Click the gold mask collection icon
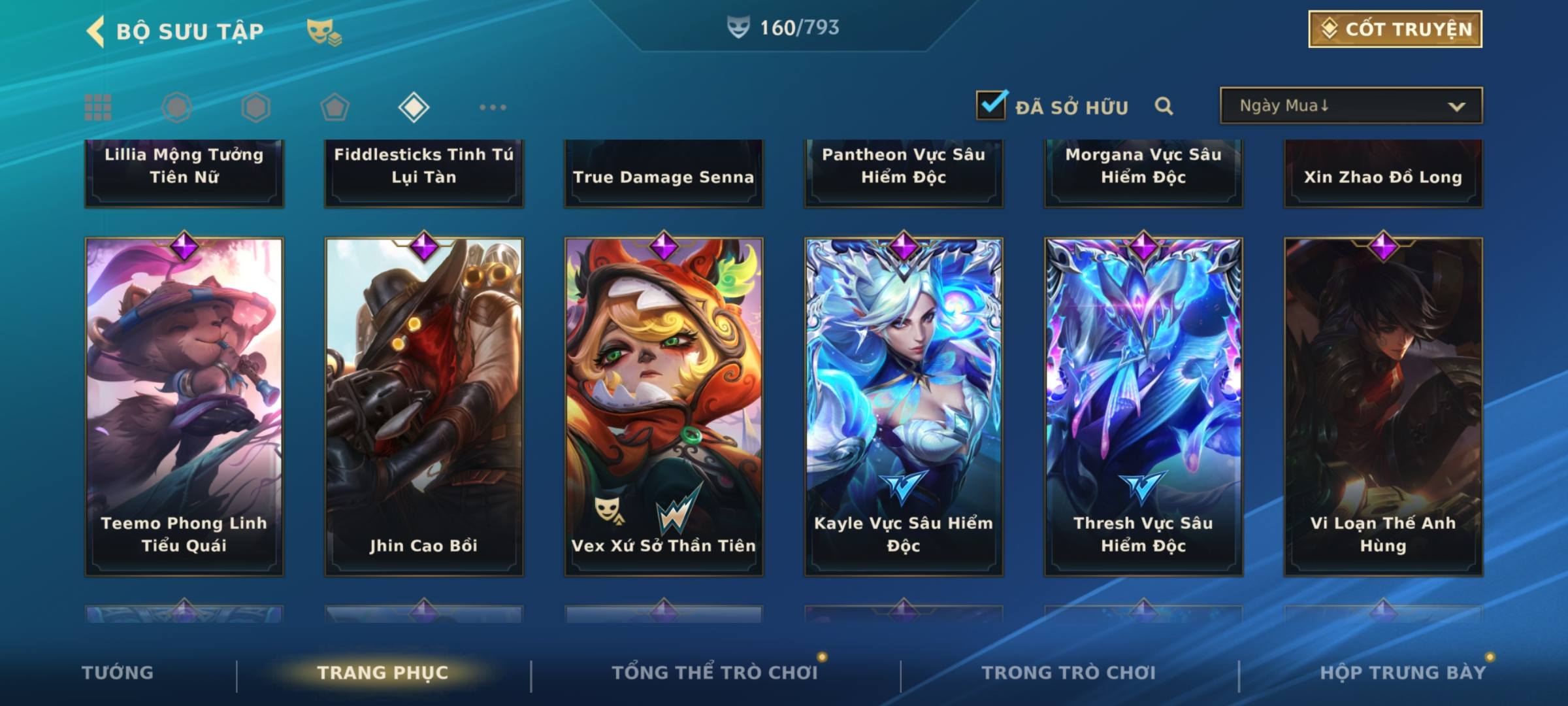 323,31
